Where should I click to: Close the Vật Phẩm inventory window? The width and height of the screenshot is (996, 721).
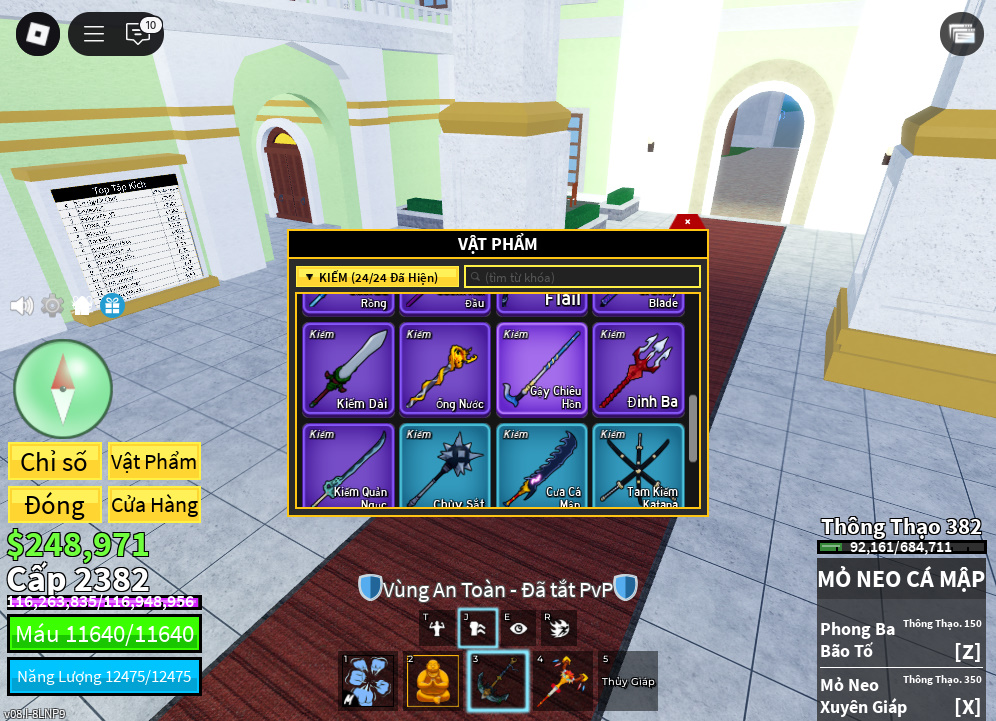[x=687, y=221]
